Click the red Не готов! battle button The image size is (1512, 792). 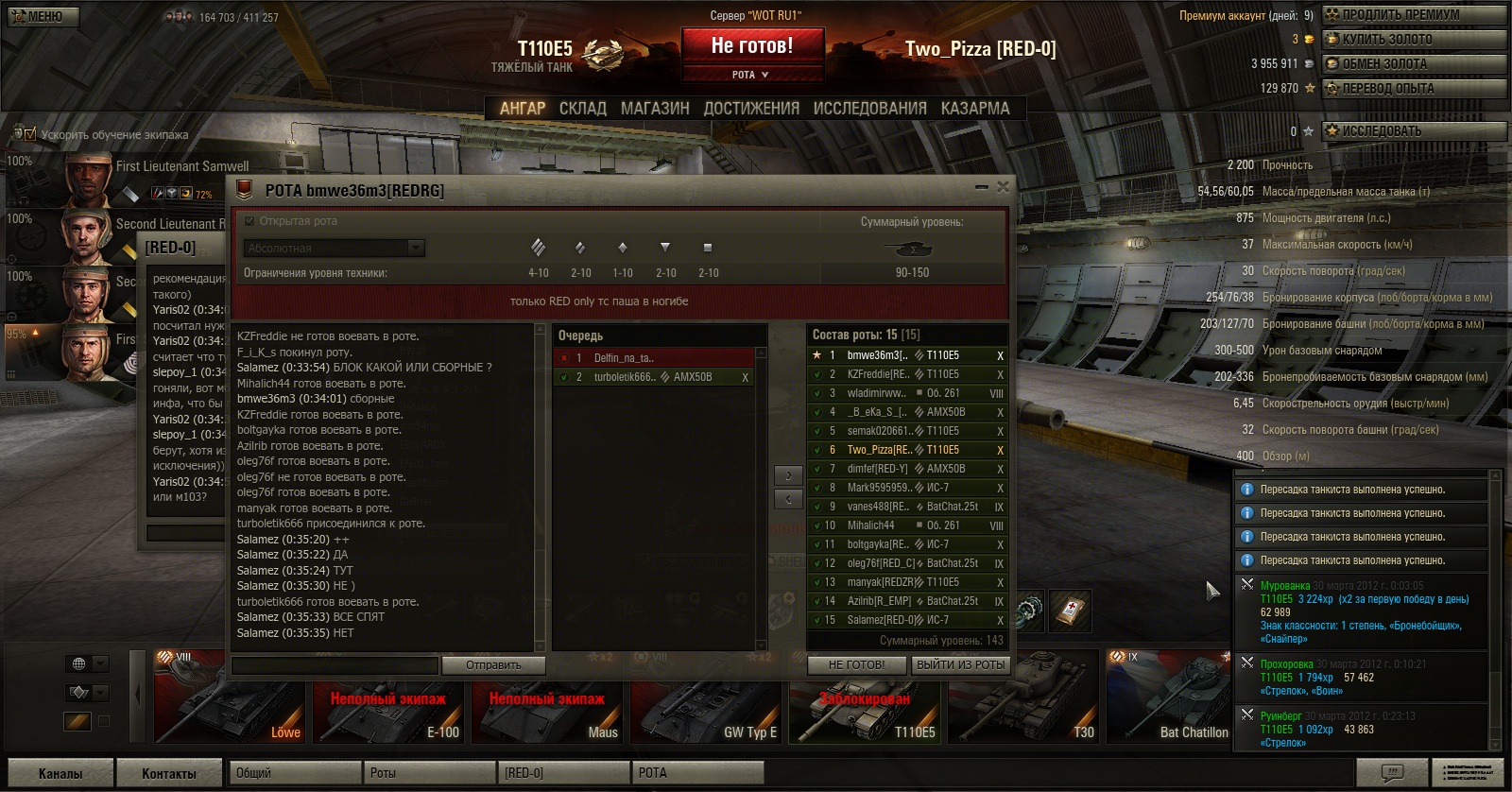tap(752, 45)
